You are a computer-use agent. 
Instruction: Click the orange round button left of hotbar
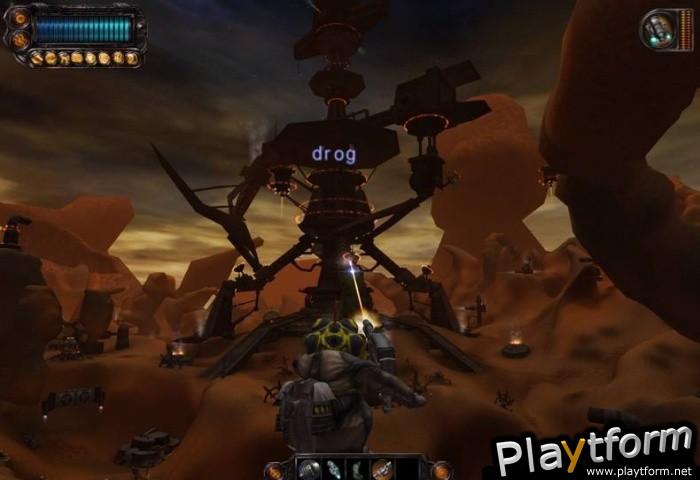(x=275, y=470)
